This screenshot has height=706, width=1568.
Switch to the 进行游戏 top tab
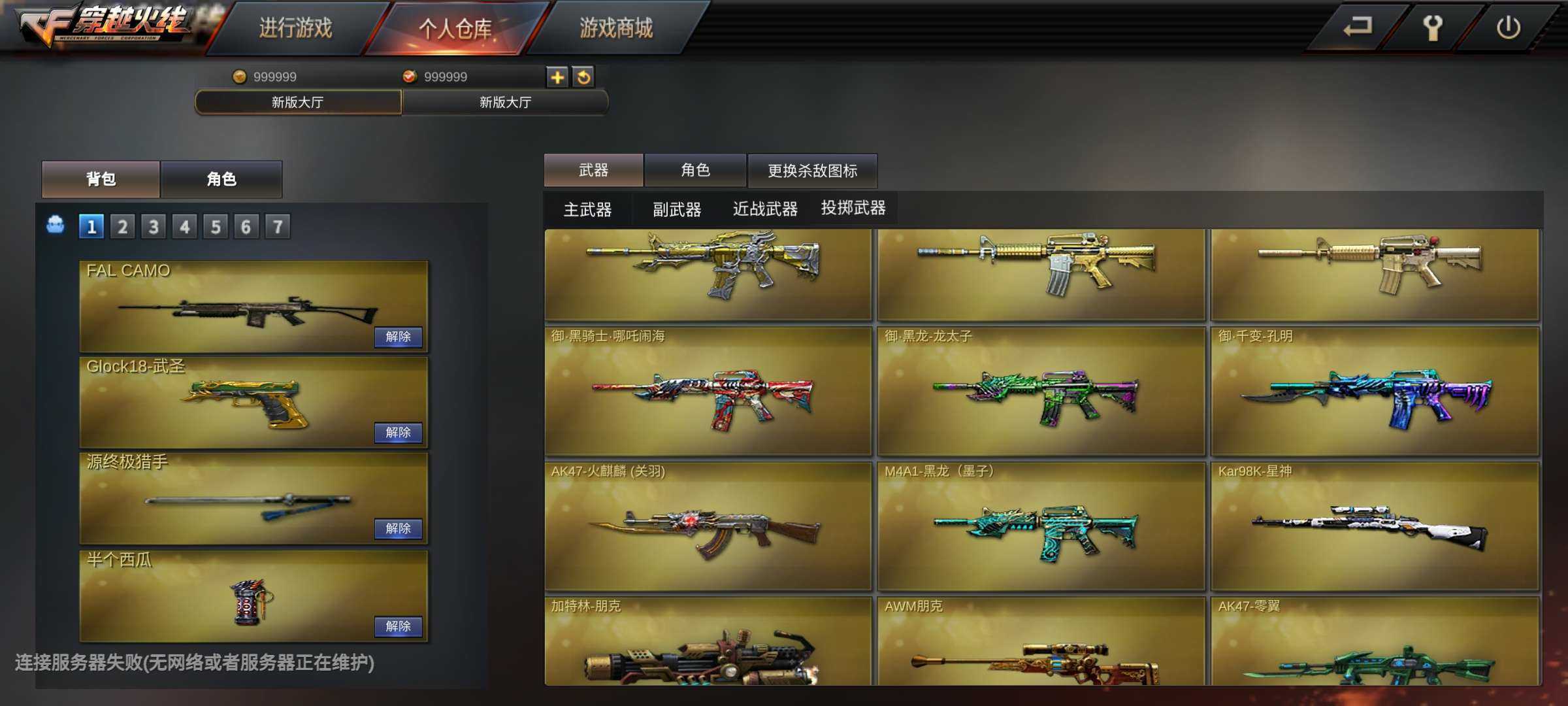click(295, 28)
